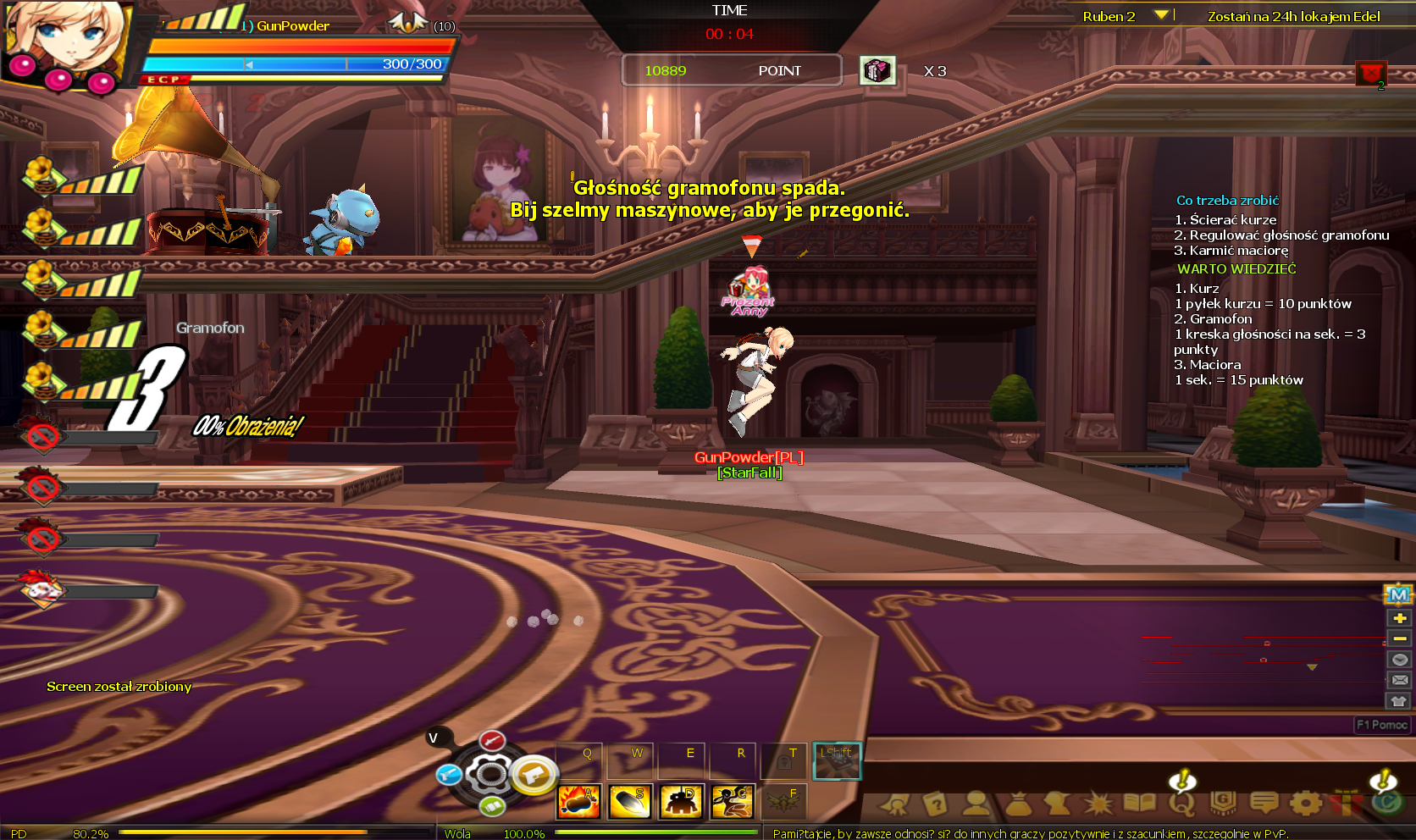Viewport: 1416px width, 840px height.
Task: Open the quest log Q icon
Action: [1181, 802]
